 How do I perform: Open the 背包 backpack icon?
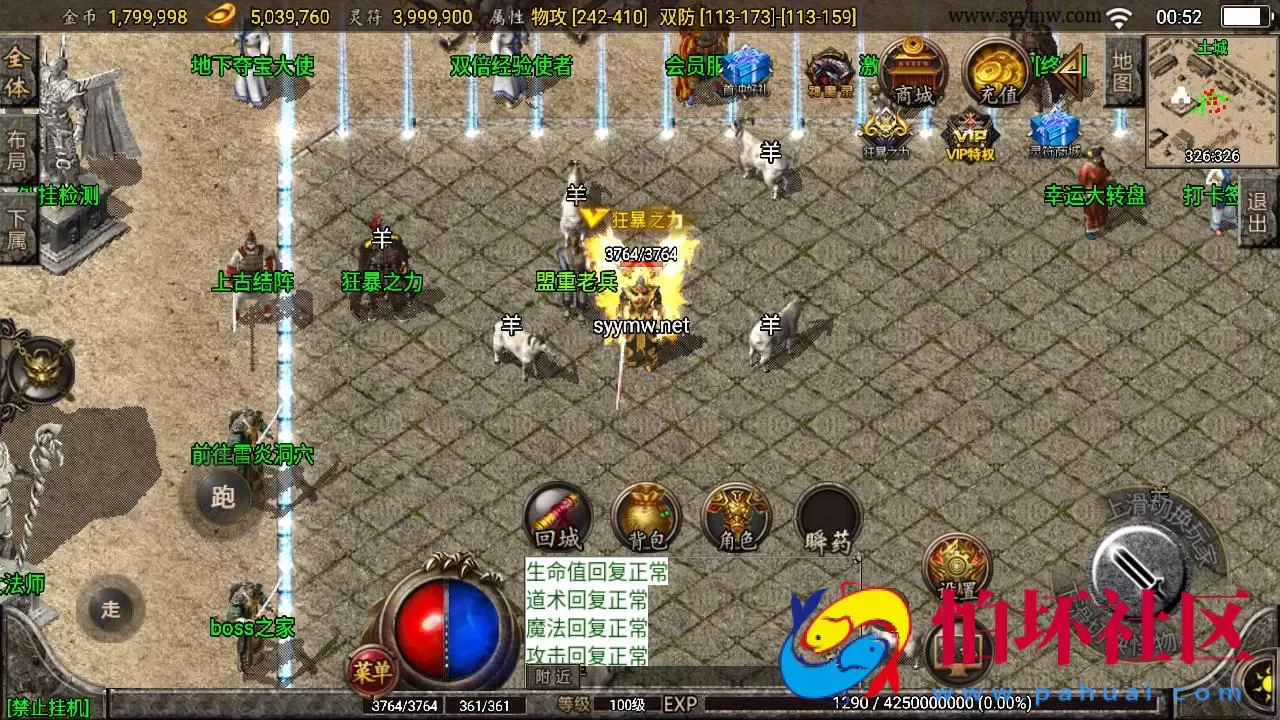[x=646, y=516]
